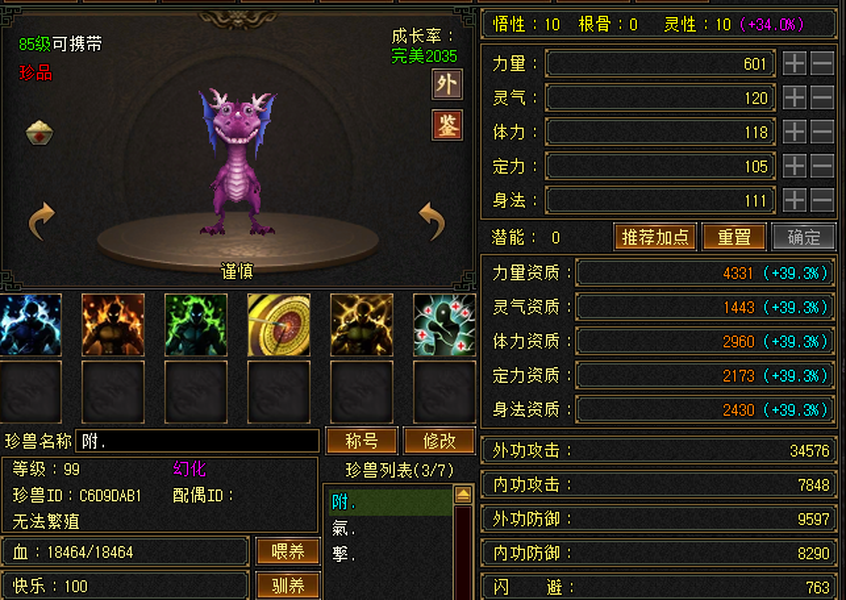Confirm points with 确定
Image resolution: width=846 pixels, height=600 pixels.
click(x=804, y=237)
